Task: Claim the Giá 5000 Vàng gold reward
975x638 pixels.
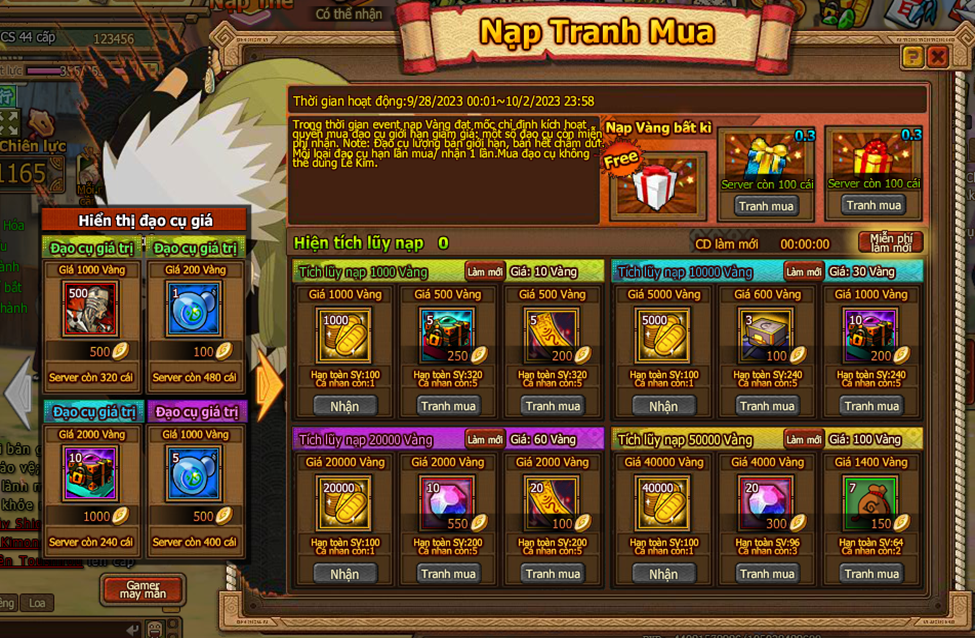Action: pos(663,406)
